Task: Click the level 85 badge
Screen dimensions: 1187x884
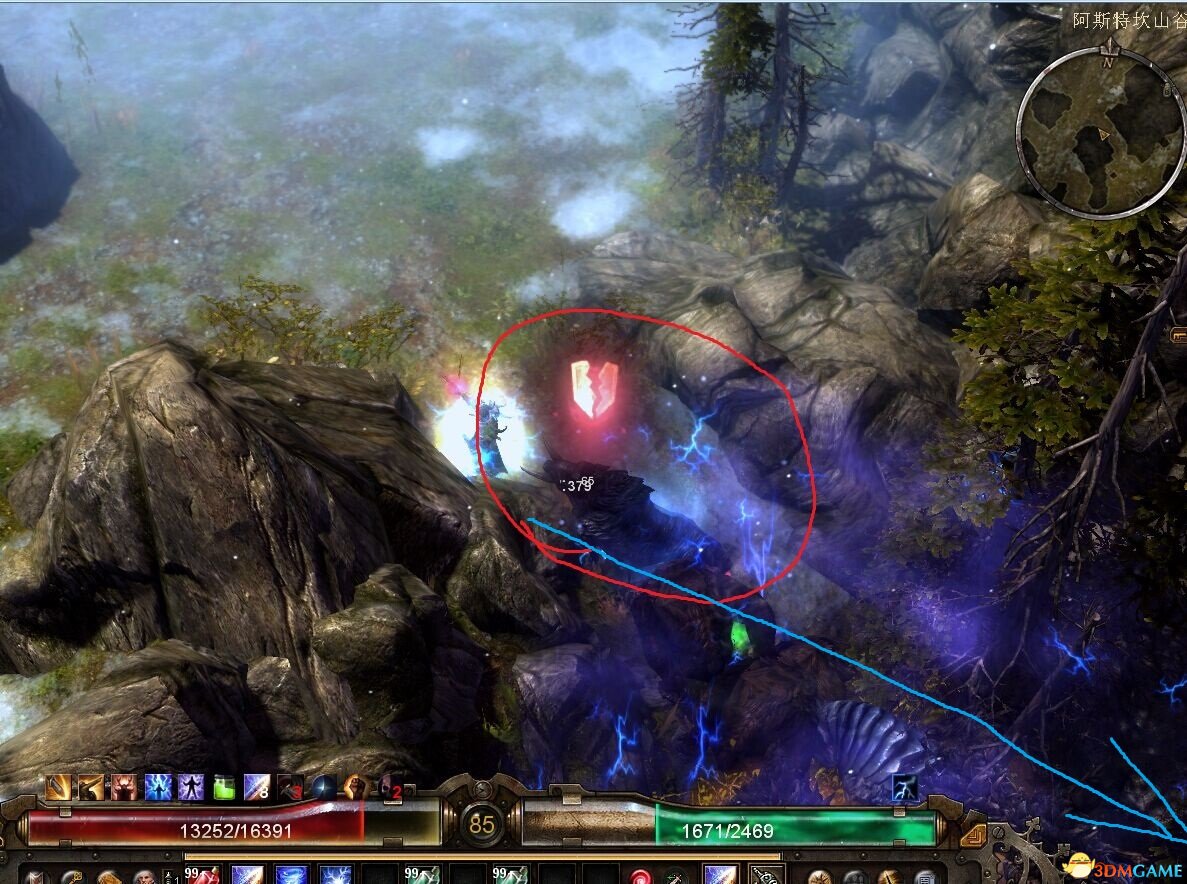Action: [482, 826]
